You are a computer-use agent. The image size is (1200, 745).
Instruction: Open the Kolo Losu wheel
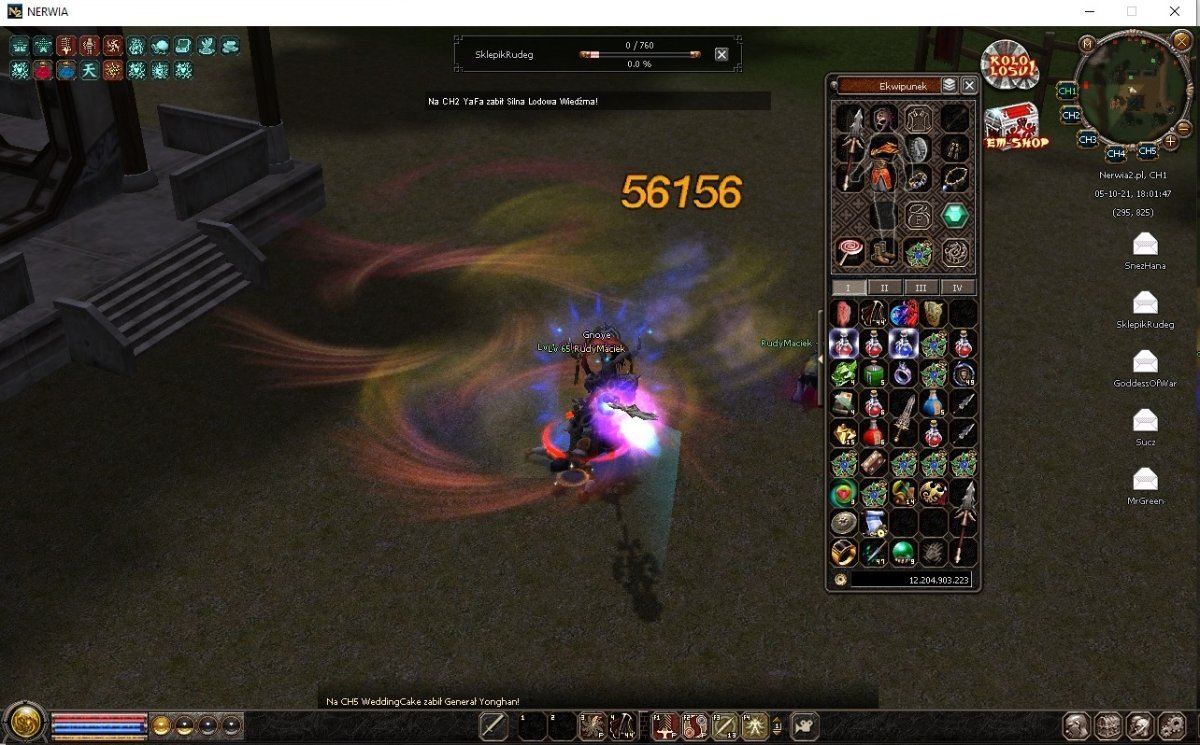(1009, 66)
